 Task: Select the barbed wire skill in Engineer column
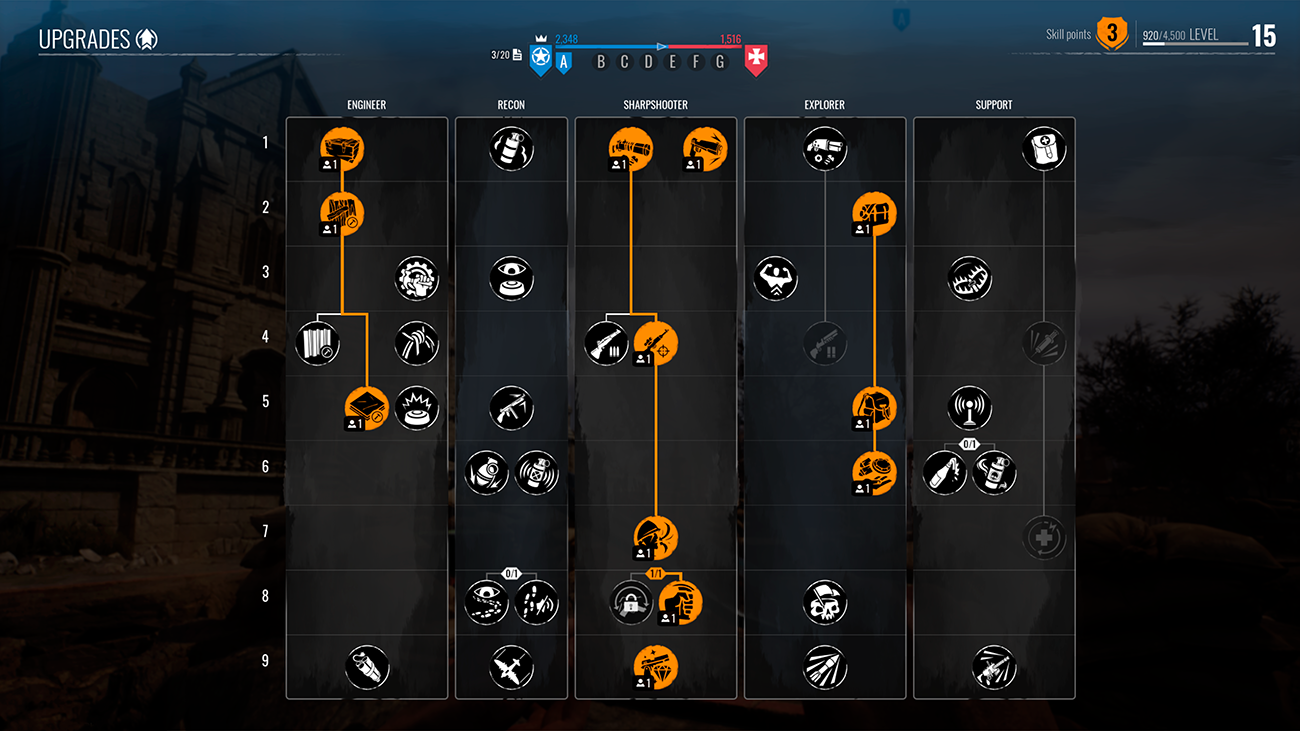341,212
